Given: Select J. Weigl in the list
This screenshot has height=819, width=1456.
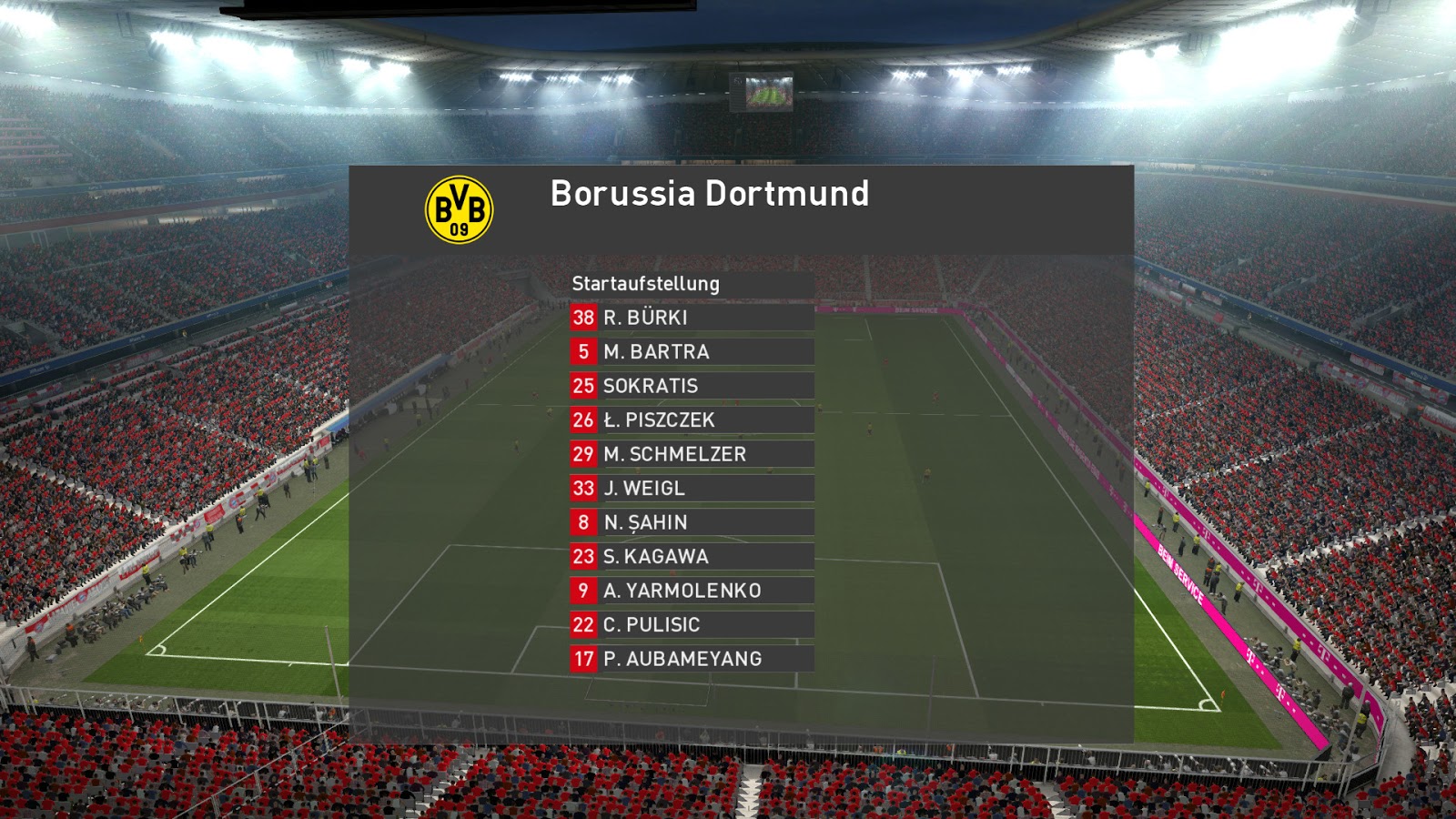Looking at the screenshot, I should [x=692, y=489].
